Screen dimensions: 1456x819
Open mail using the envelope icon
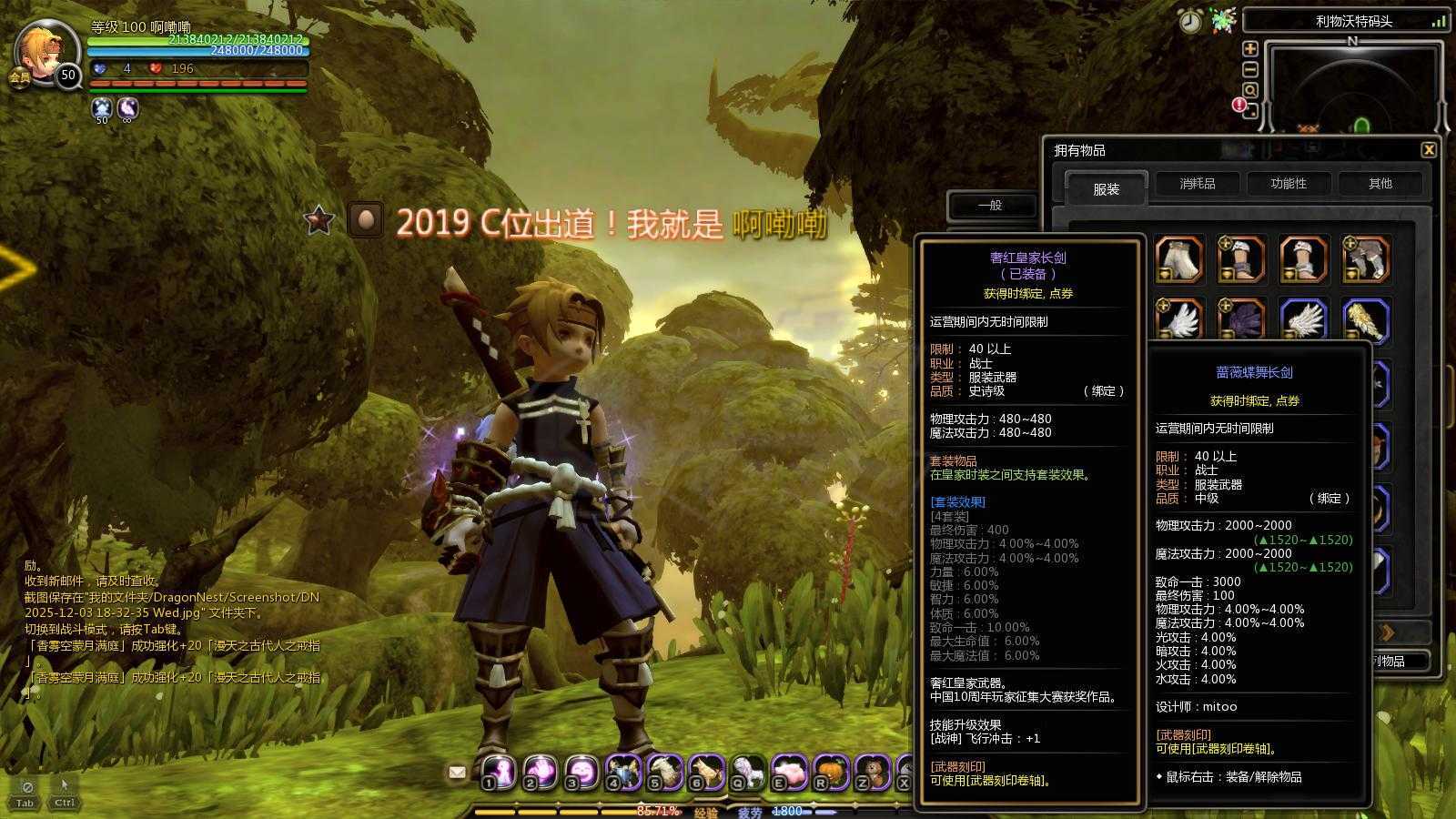coord(456,773)
